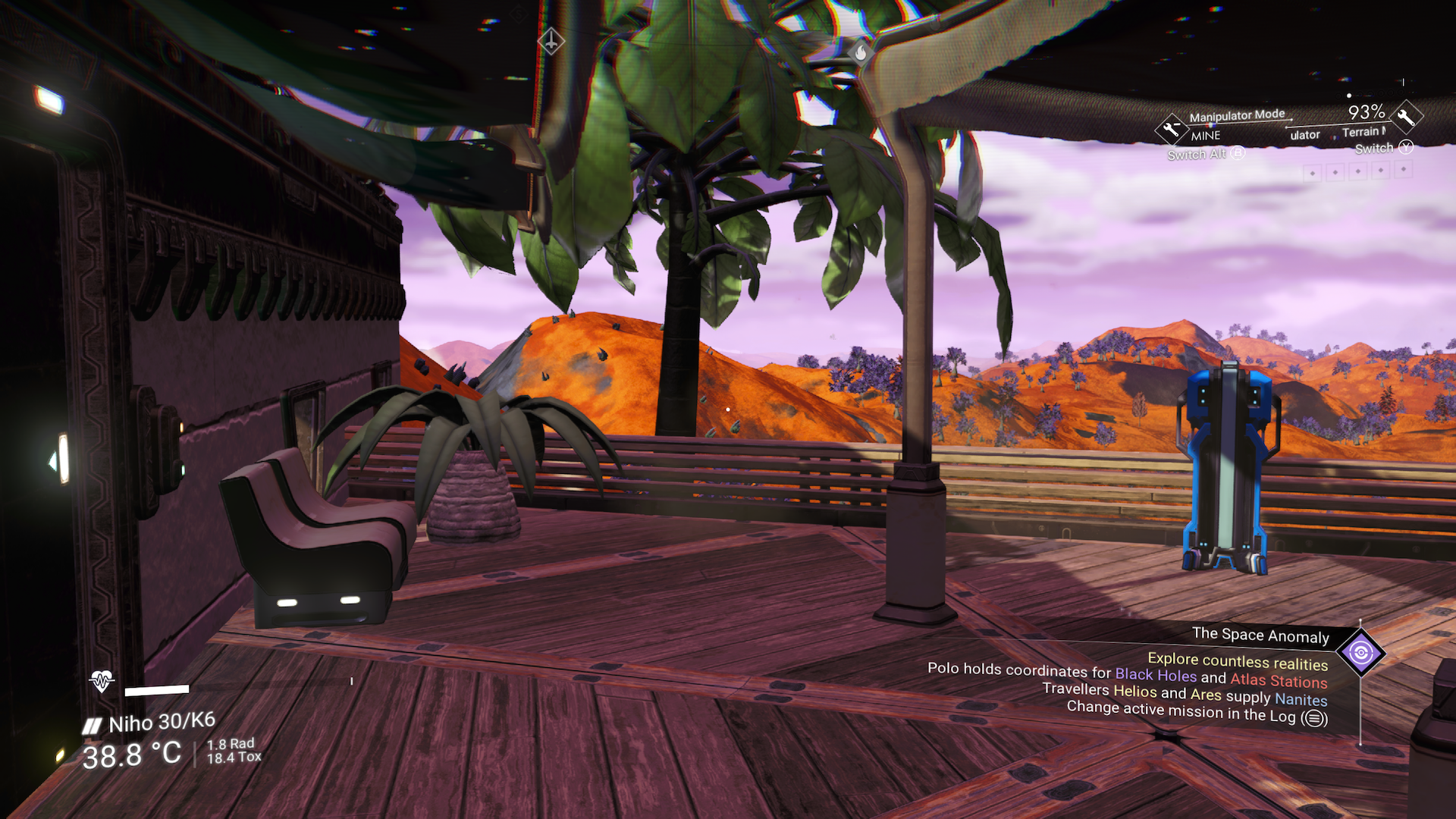Select the ship marker at screen top
Screen dimensions: 1456x819
tap(551, 42)
